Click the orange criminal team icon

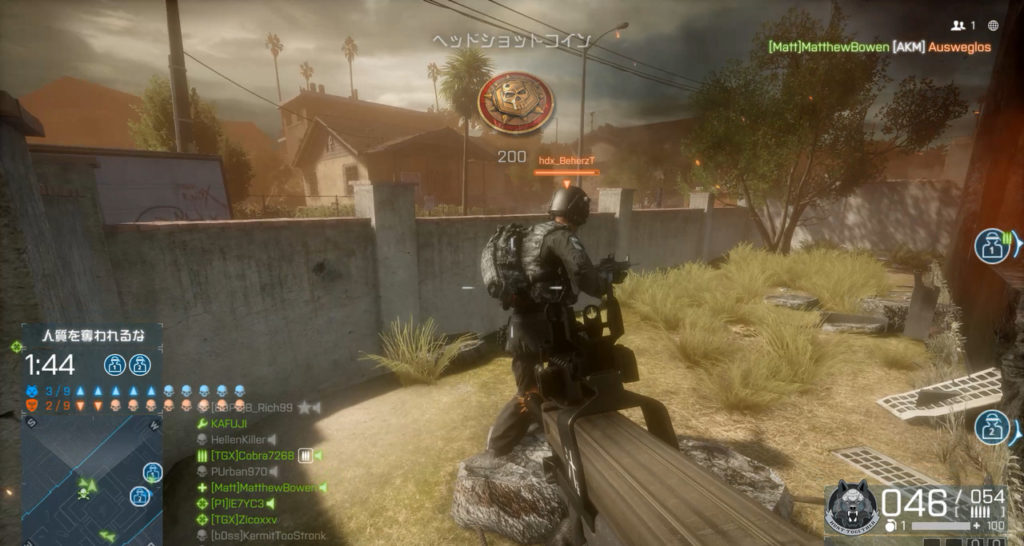point(32,405)
